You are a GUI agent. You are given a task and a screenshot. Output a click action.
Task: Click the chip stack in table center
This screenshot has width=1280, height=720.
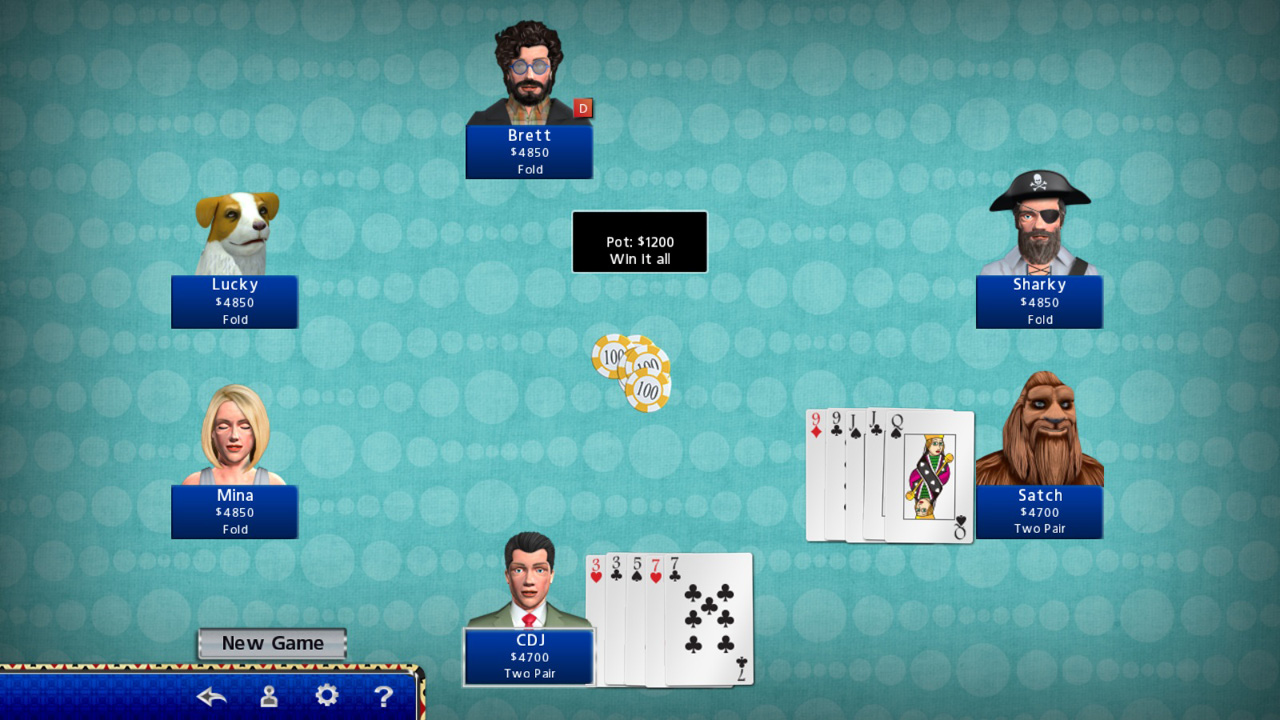pos(632,372)
